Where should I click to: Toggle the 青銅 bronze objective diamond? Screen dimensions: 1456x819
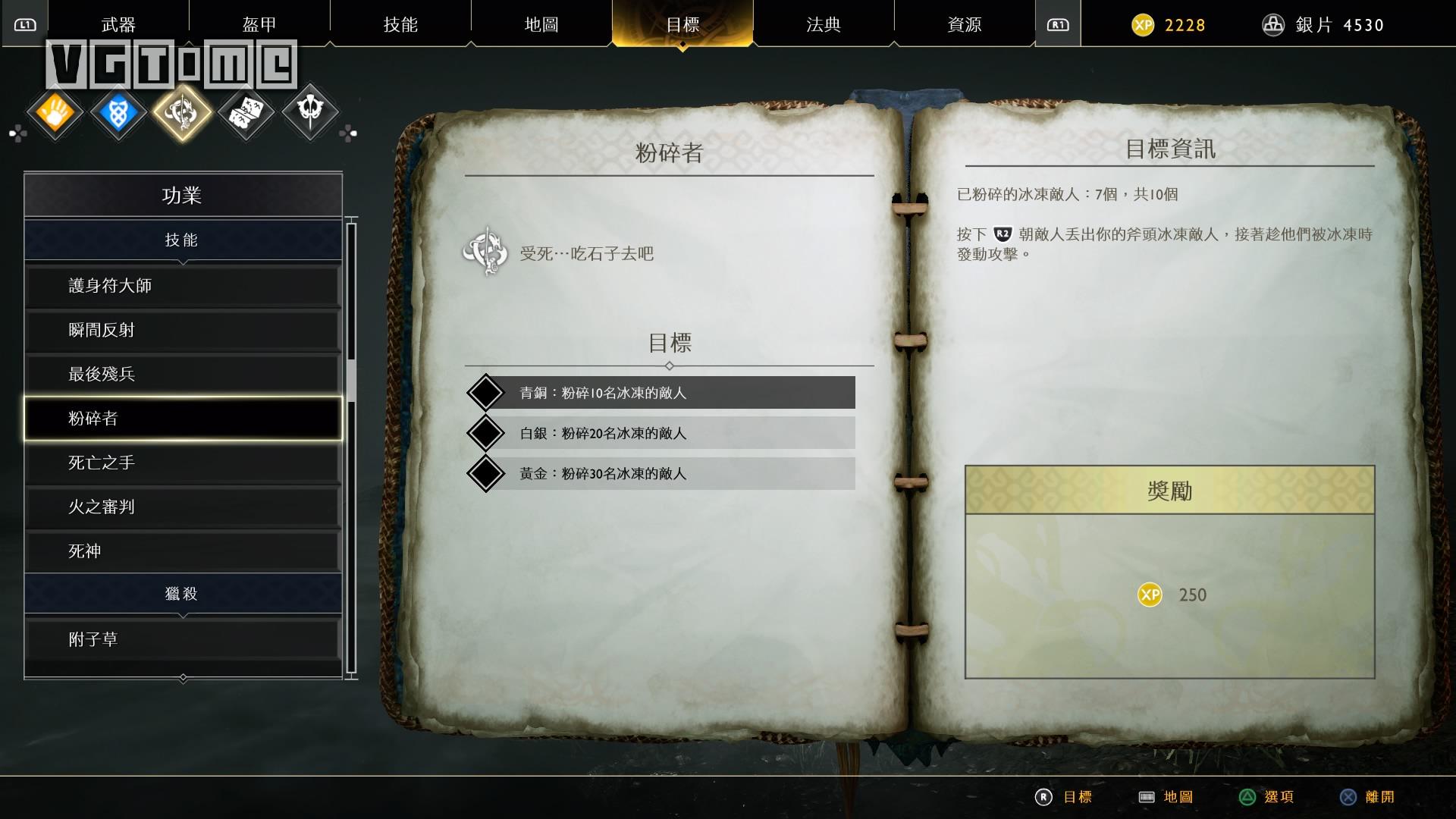click(488, 393)
